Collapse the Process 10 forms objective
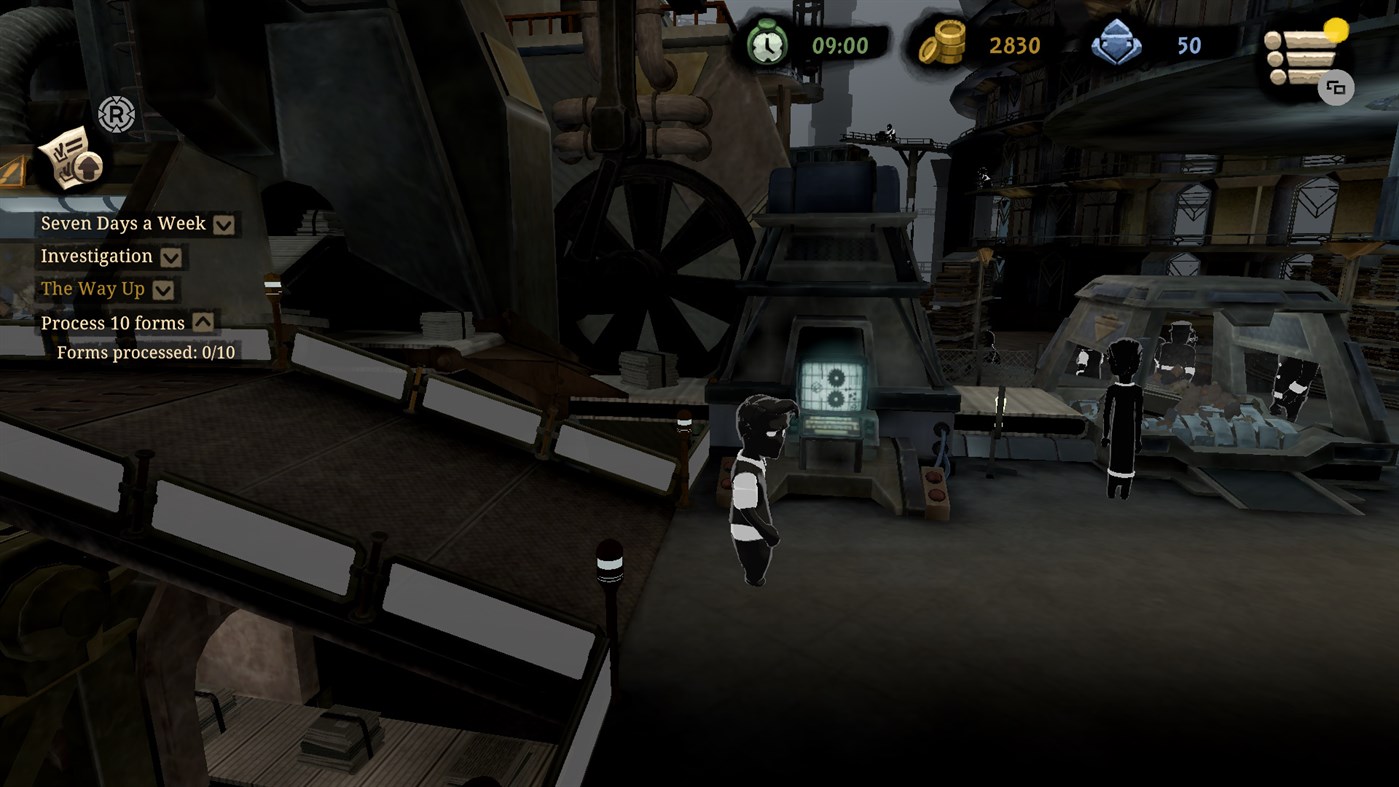Viewport: 1399px width, 787px height. (204, 321)
